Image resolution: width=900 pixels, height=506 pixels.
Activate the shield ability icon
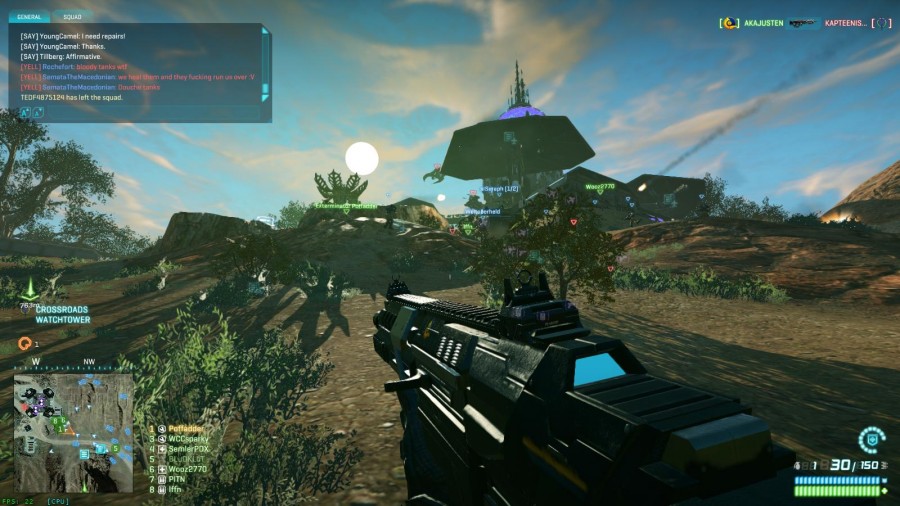coord(871,440)
